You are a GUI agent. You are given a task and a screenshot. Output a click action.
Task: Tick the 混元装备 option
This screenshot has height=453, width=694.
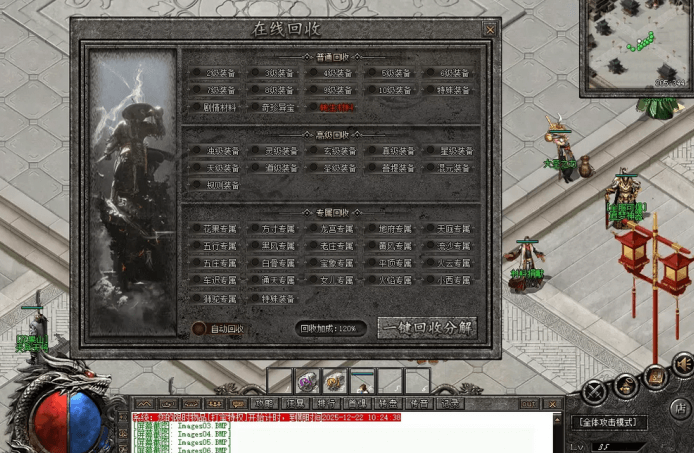click(431, 168)
